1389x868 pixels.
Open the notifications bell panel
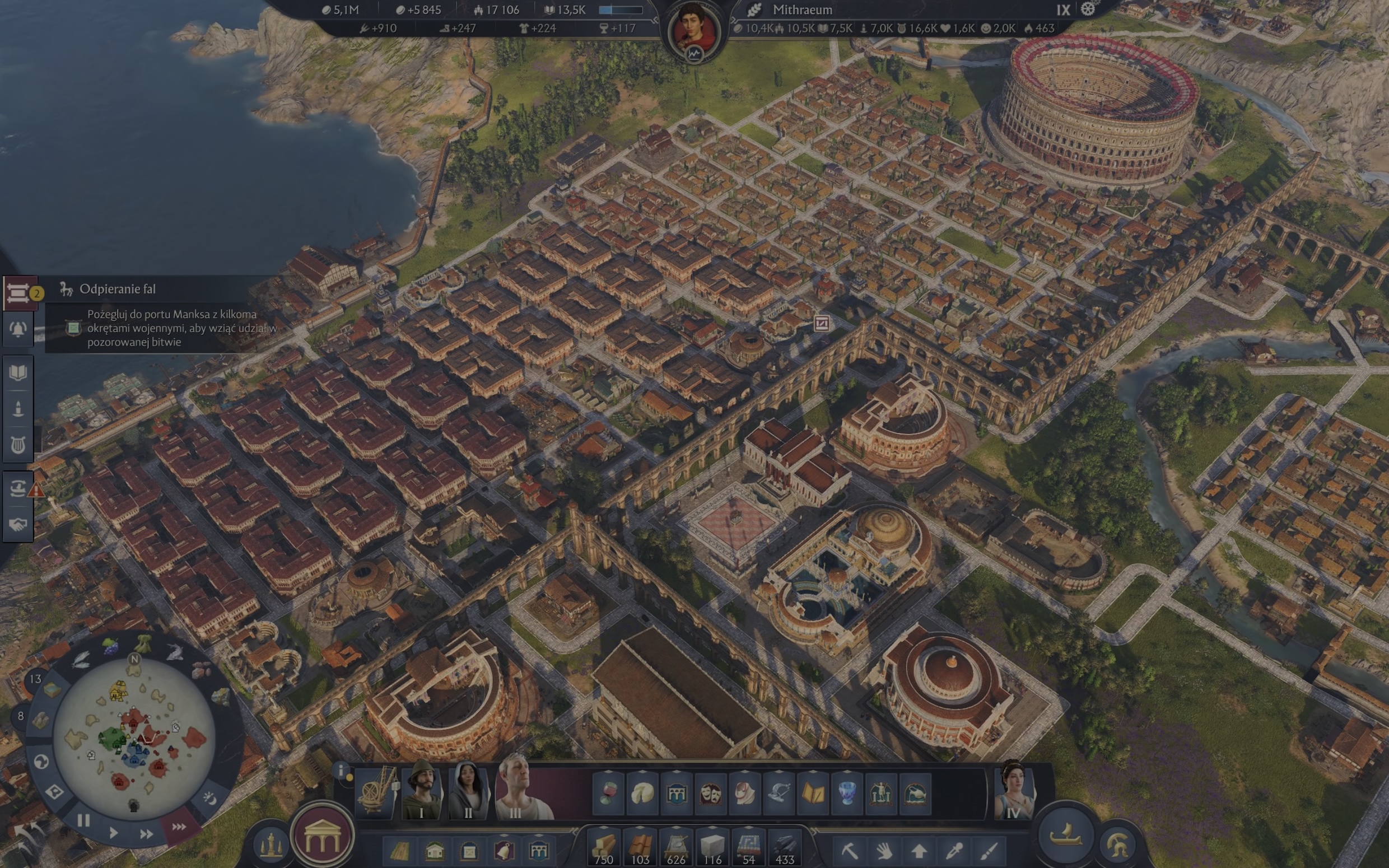point(18,329)
